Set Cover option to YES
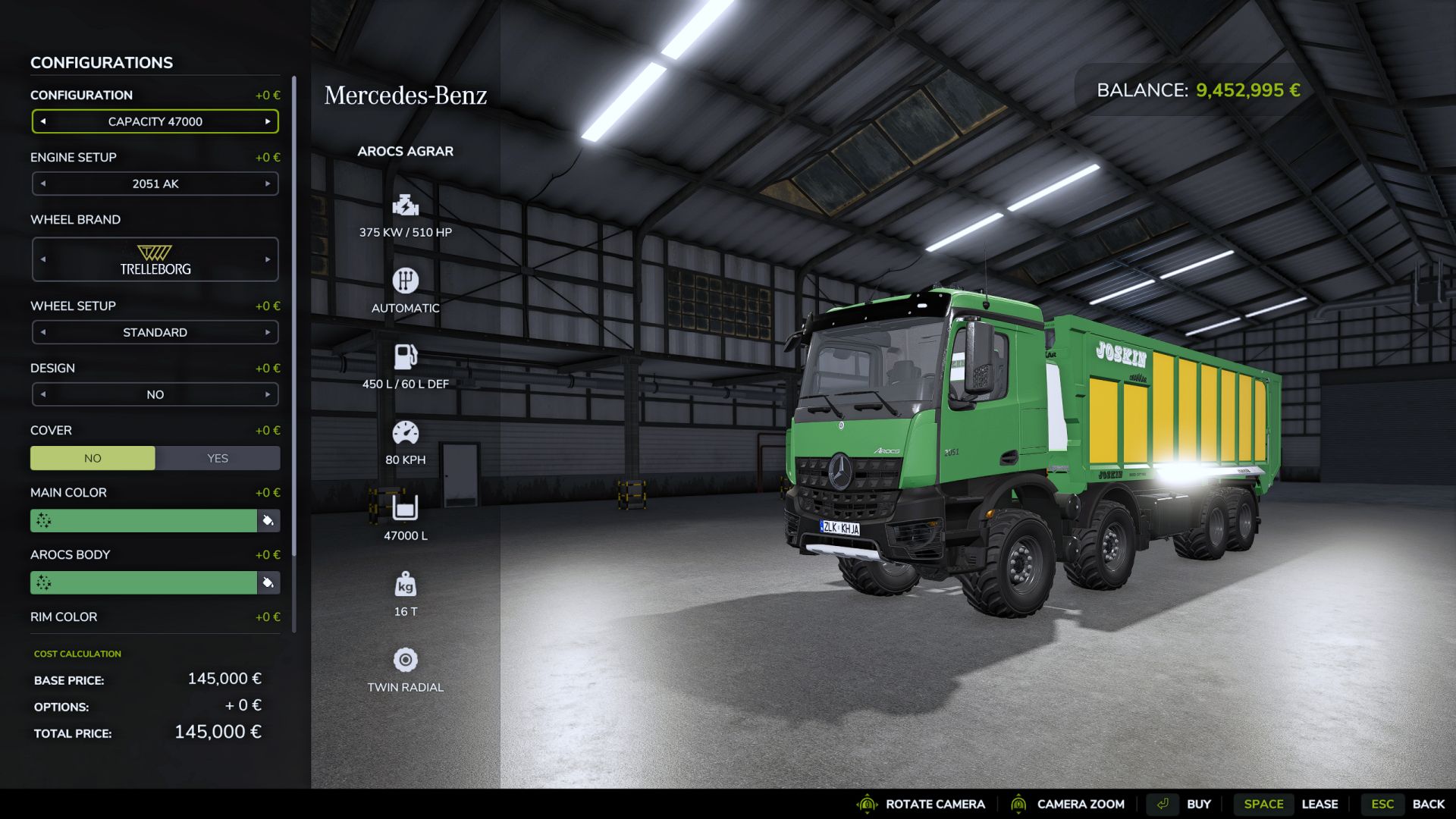Viewport: 1456px width, 819px height. pyautogui.click(x=218, y=458)
